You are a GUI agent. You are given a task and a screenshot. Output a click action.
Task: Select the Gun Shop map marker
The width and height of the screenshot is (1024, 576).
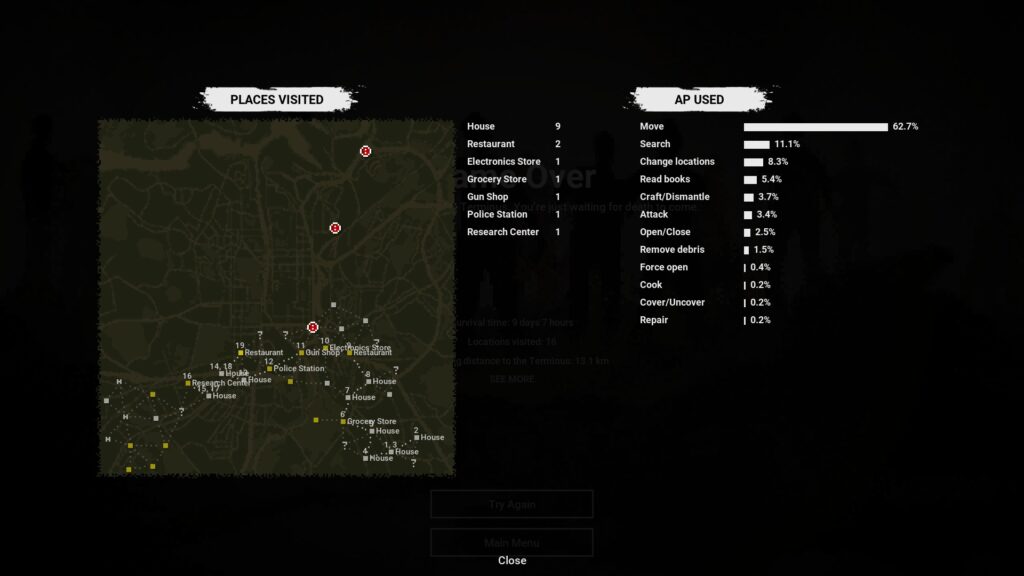(x=301, y=353)
